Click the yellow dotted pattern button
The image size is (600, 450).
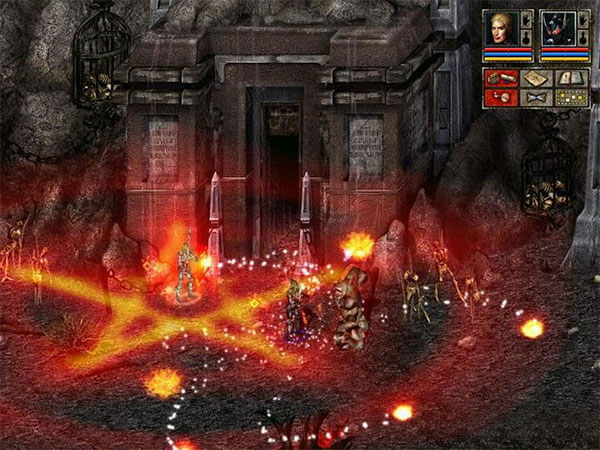[x=570, y=98]
